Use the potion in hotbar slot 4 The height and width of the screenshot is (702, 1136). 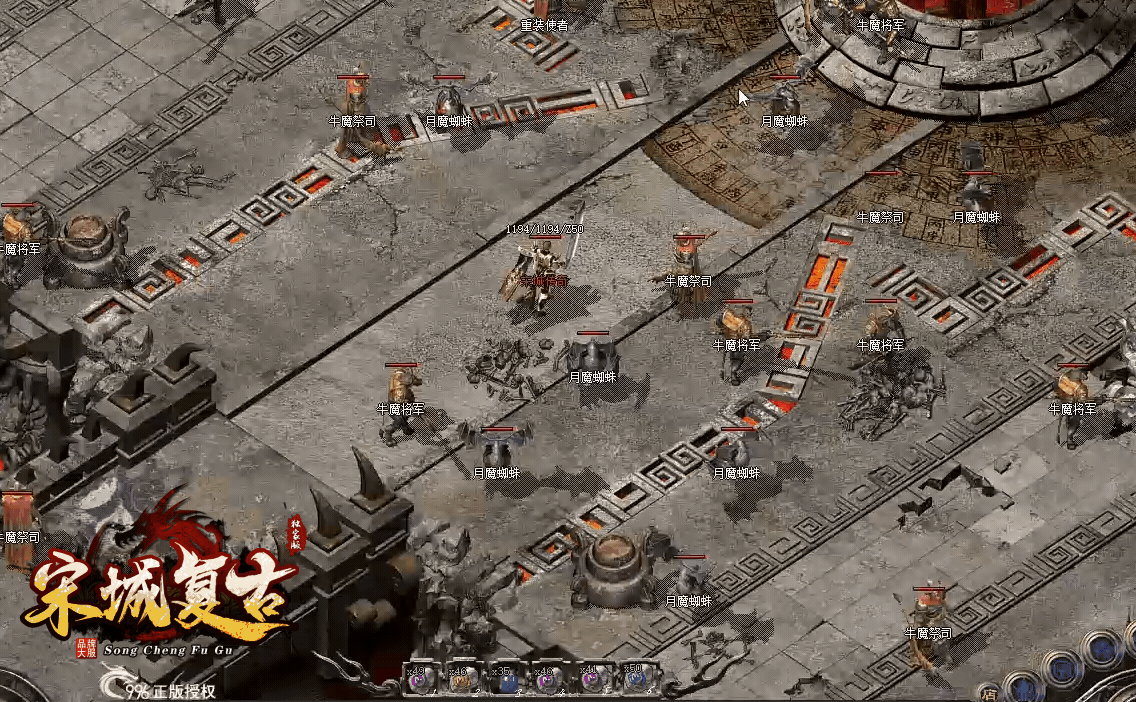coord(547,681)
